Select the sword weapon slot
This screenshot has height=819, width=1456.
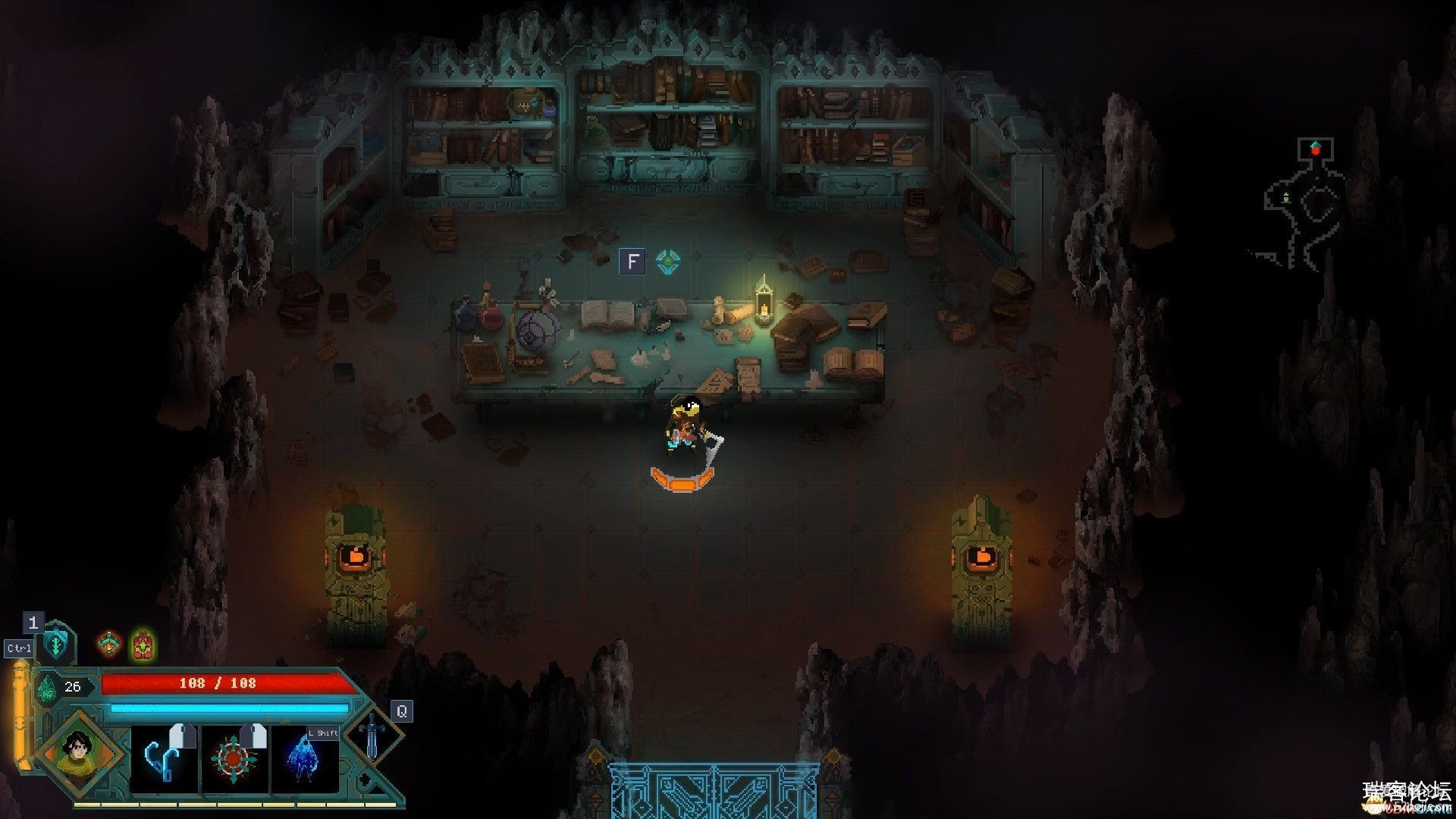[372, 734]
